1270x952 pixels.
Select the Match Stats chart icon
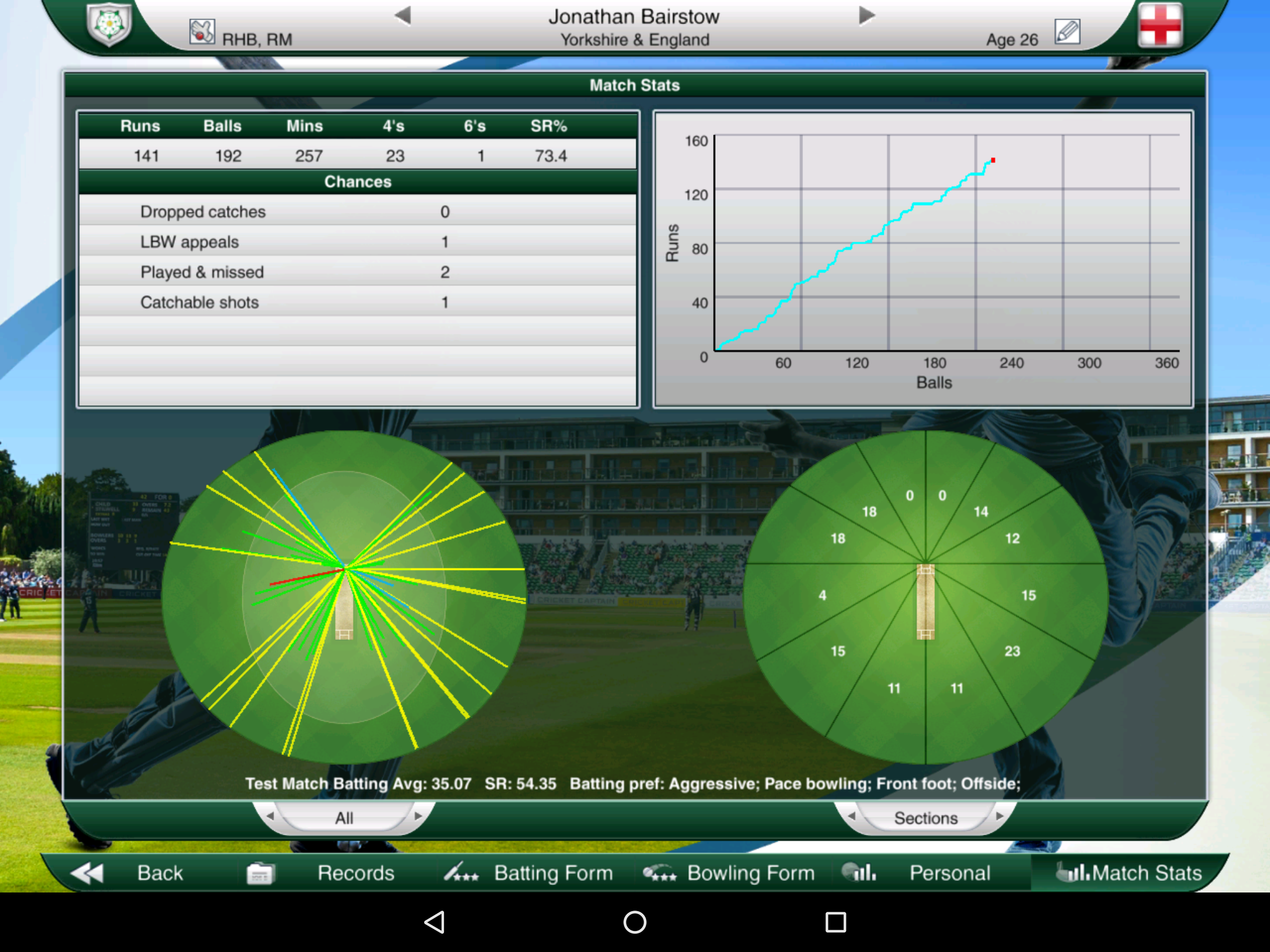1071,872
